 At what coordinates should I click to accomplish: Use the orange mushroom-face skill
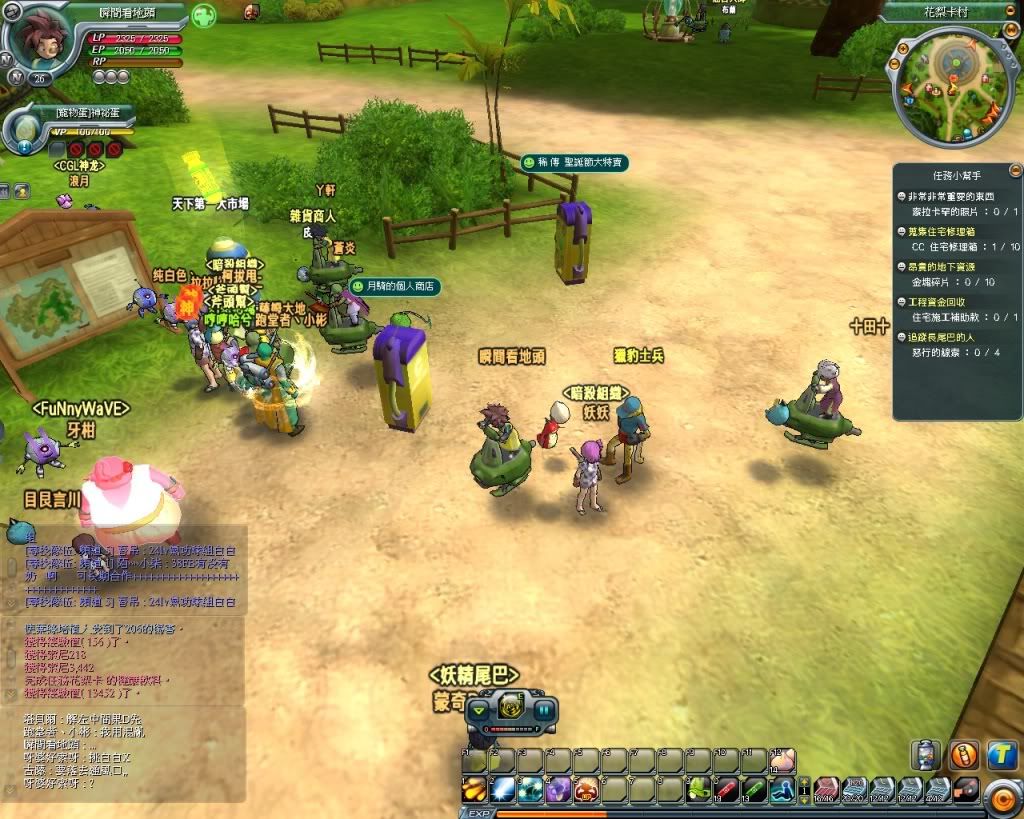pos(586,789)
